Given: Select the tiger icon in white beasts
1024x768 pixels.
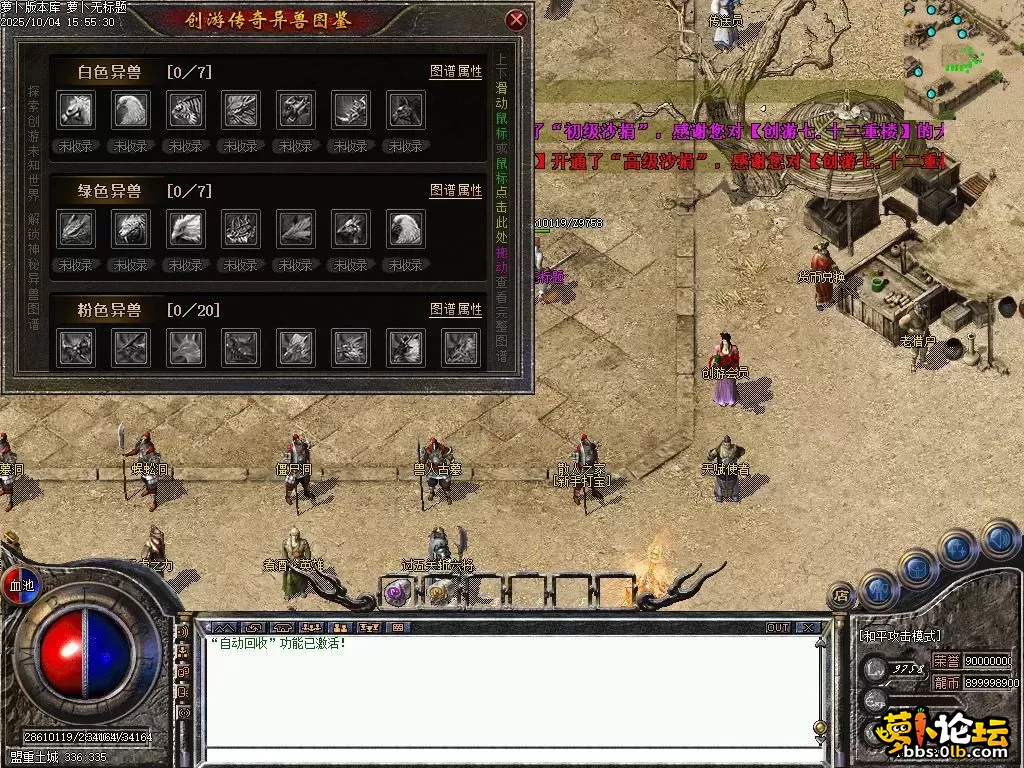Looking at the screenshot, I should click(x=186, y=110).
